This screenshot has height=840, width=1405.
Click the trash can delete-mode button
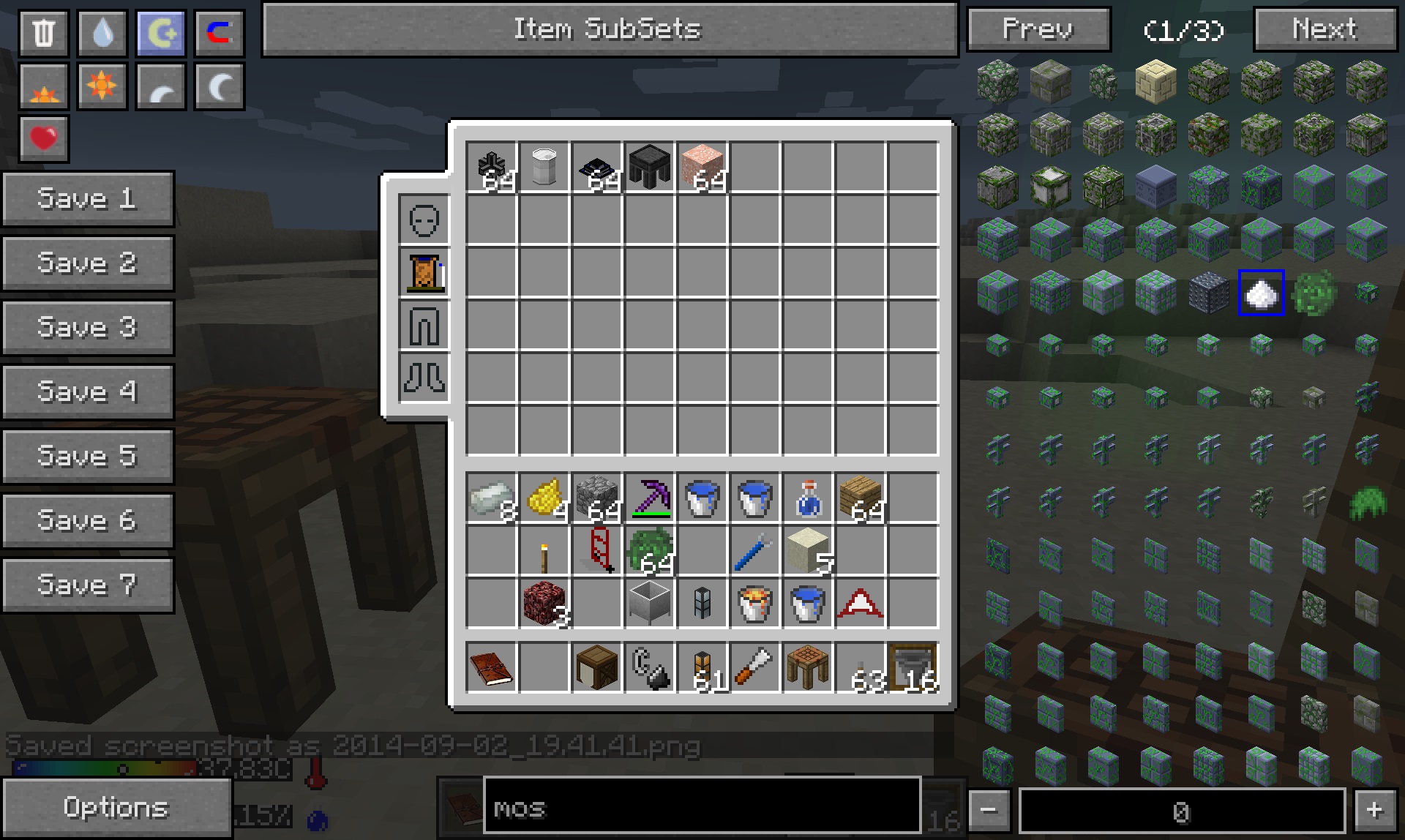[44, 33]
